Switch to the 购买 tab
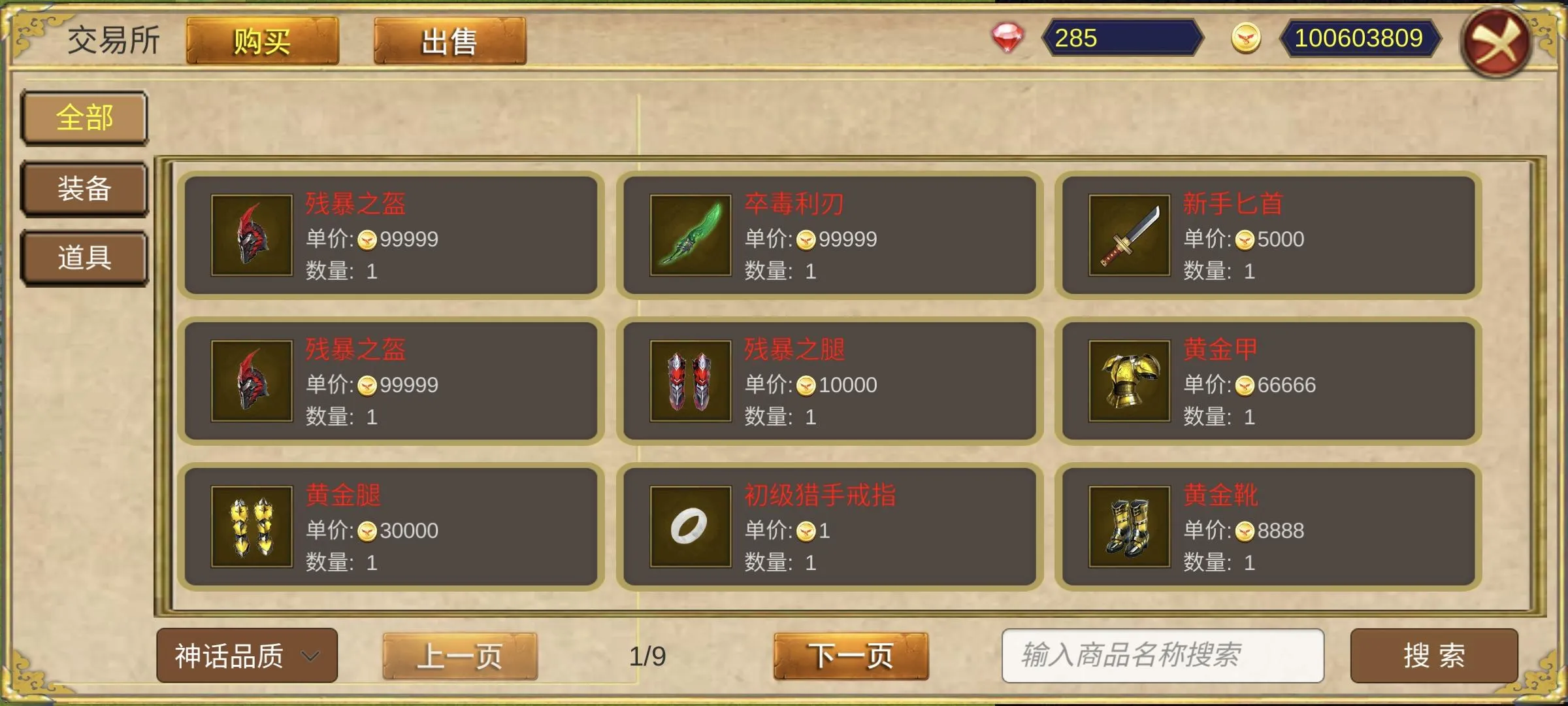Screen dimensions: 1568x706 point(261,41)
